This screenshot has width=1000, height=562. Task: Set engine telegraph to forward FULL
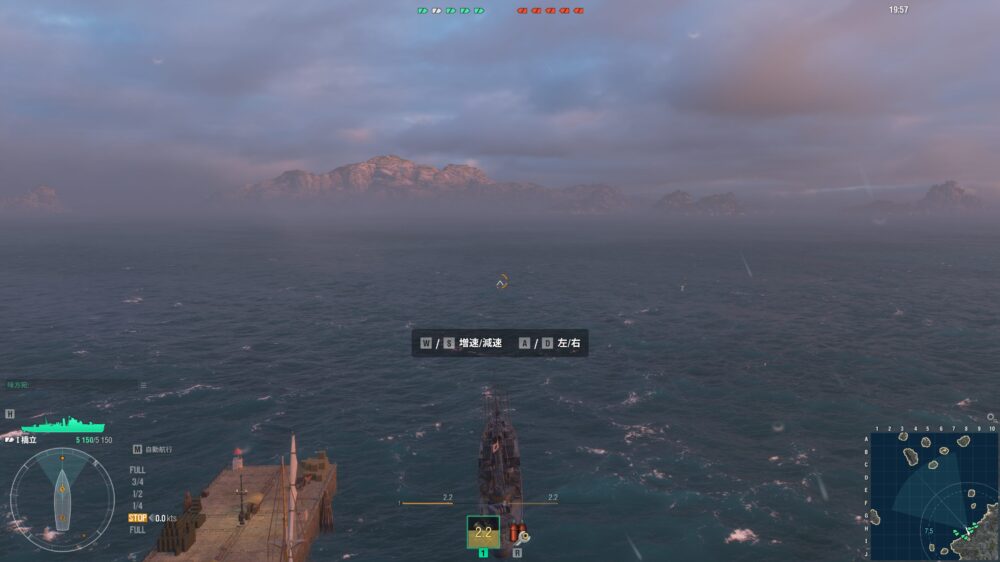pyautogui.click(x=137, y=469)
